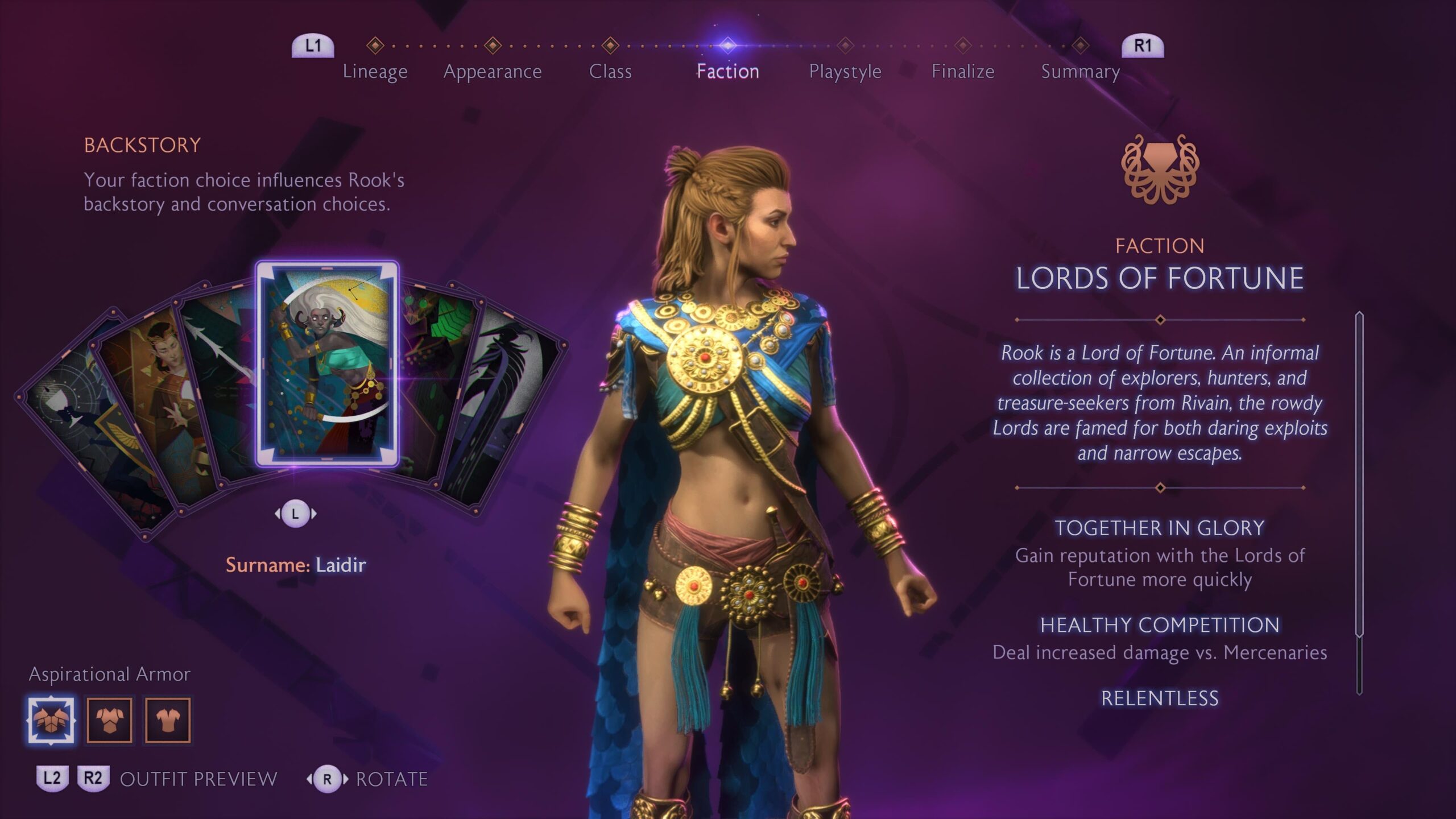Switch to the Playstyle tab
The width and height of the screenshot is (1456, 819).
coord(845,71)
